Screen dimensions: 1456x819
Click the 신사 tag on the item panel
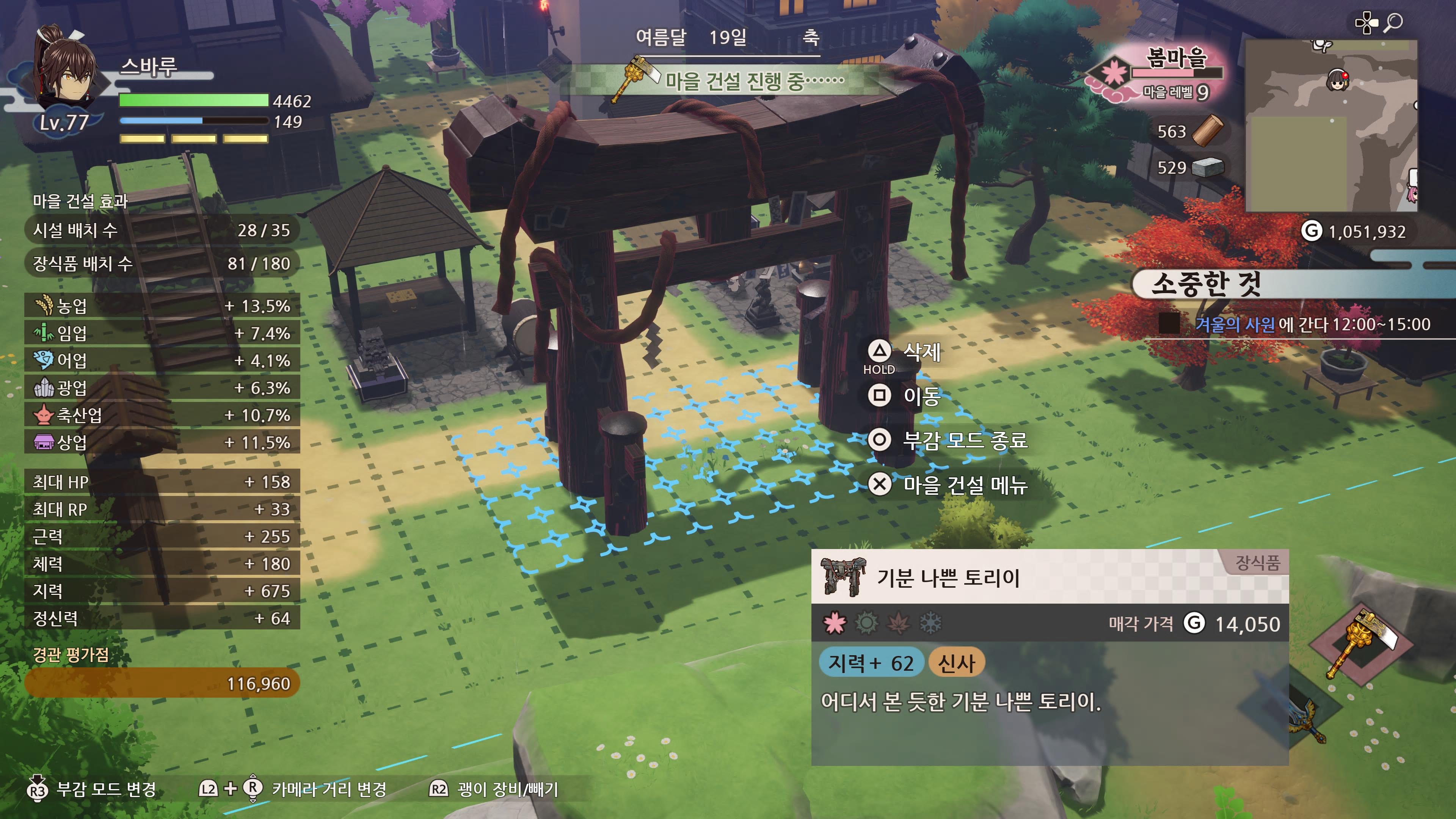956,663
